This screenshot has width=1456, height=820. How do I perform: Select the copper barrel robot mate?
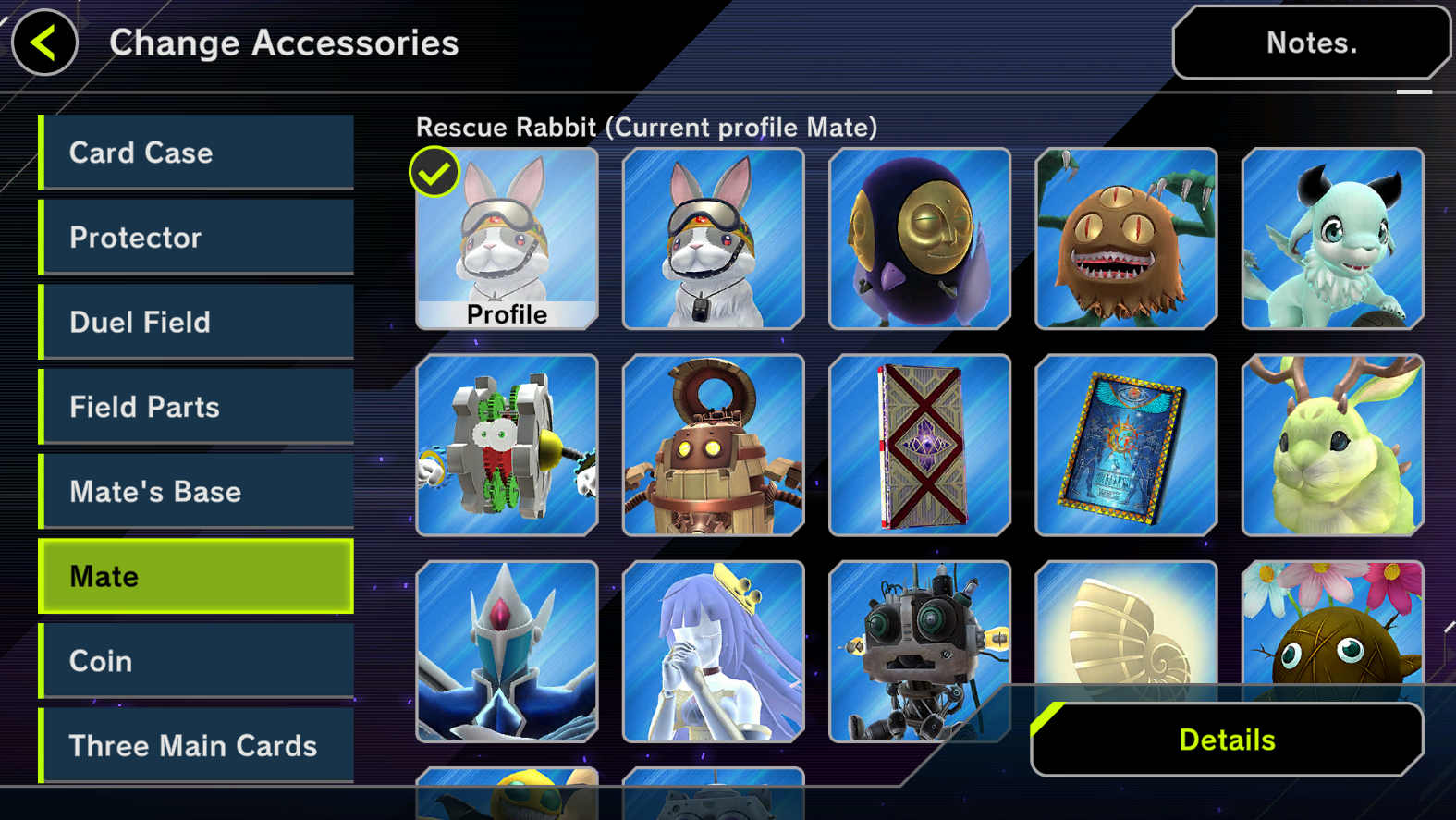713,446
